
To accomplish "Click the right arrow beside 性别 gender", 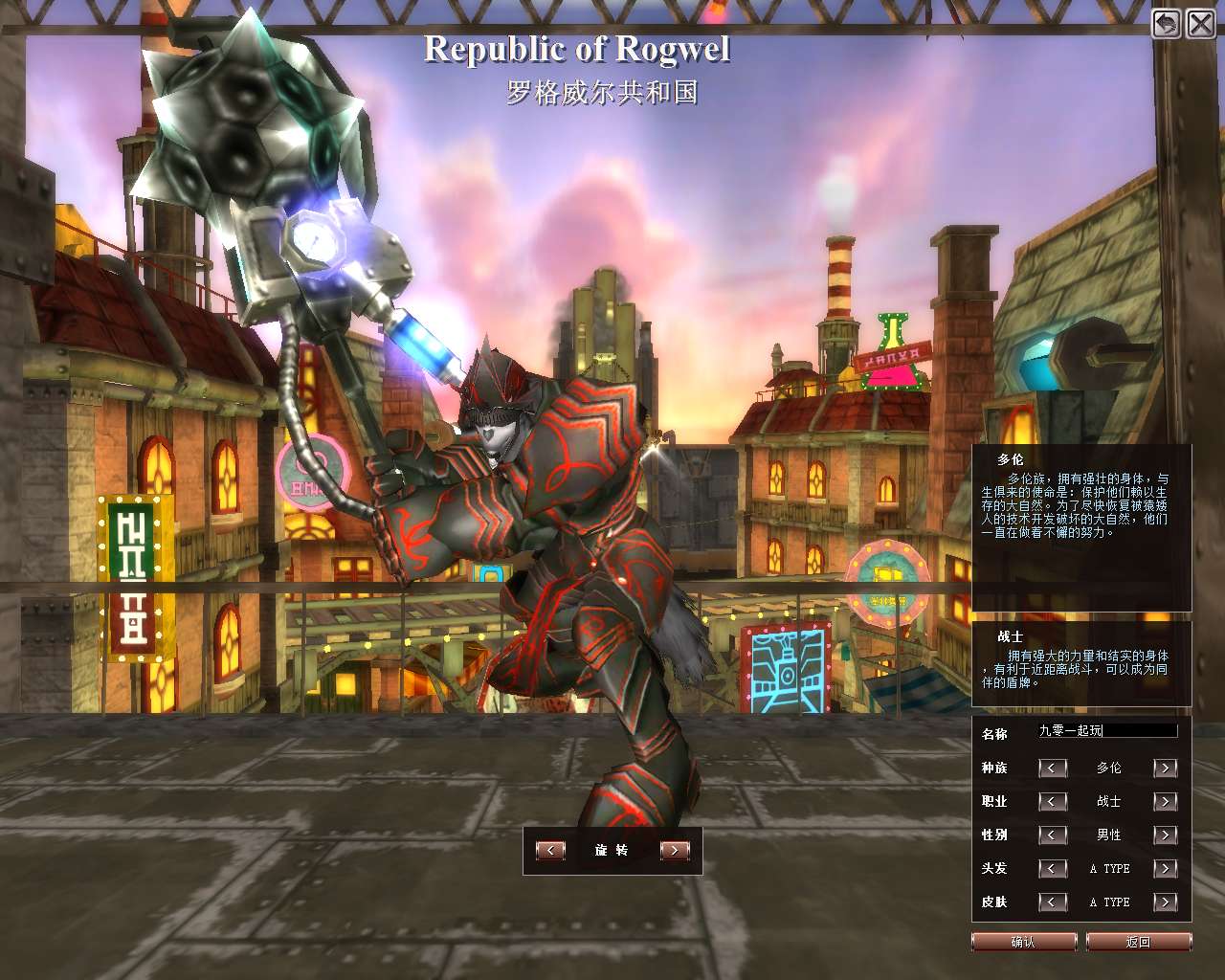I will pos(1166,835).
